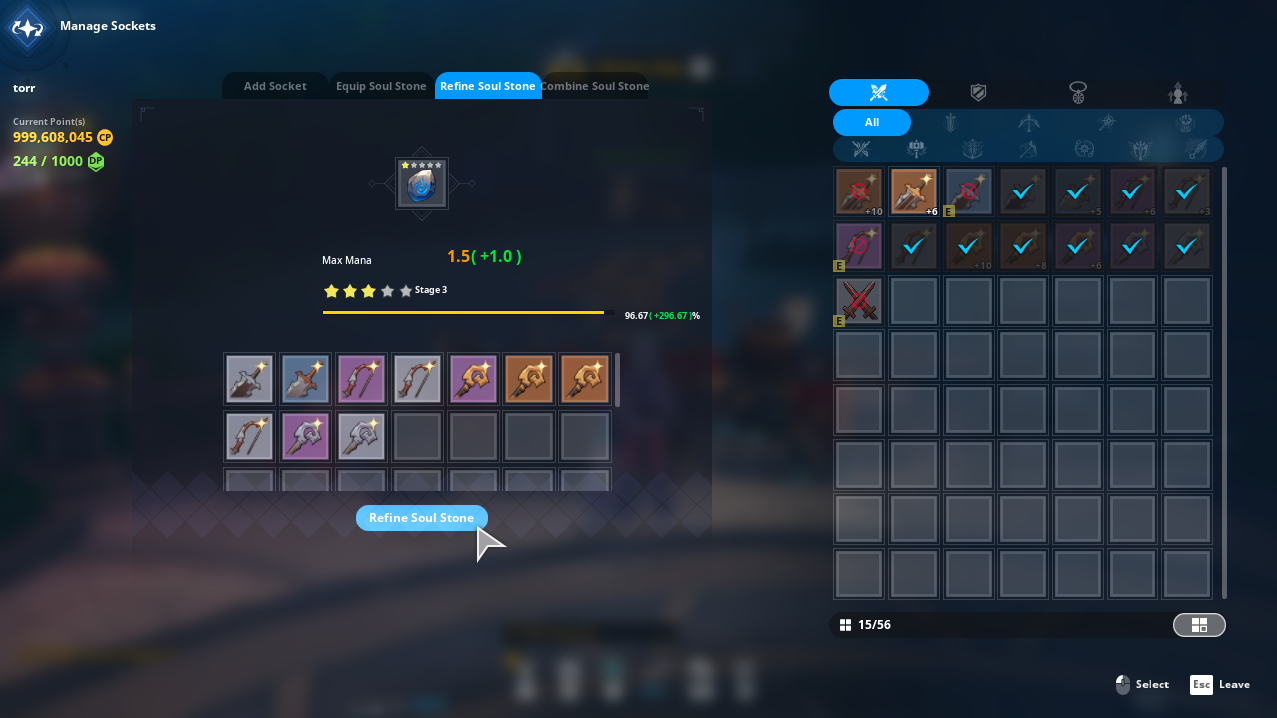Filter by bow weapon type

click(x=1028, y=123)
